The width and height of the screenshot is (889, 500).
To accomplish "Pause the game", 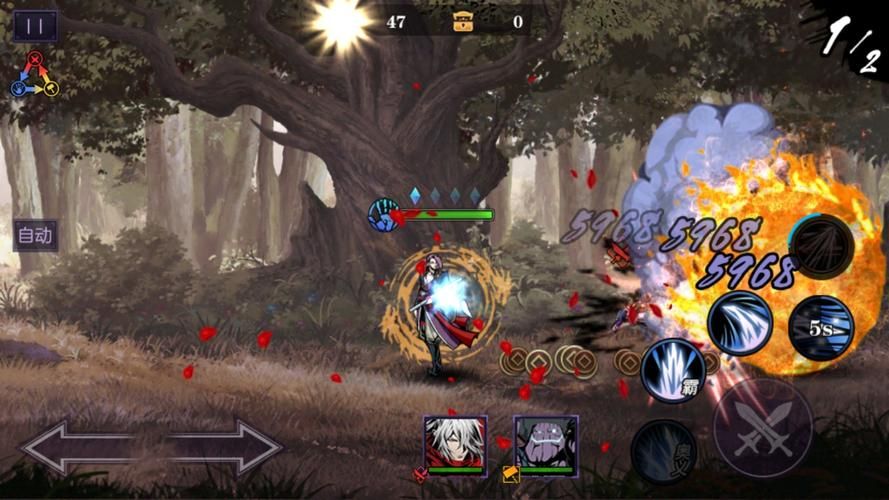I will click(x=35, y=26).
